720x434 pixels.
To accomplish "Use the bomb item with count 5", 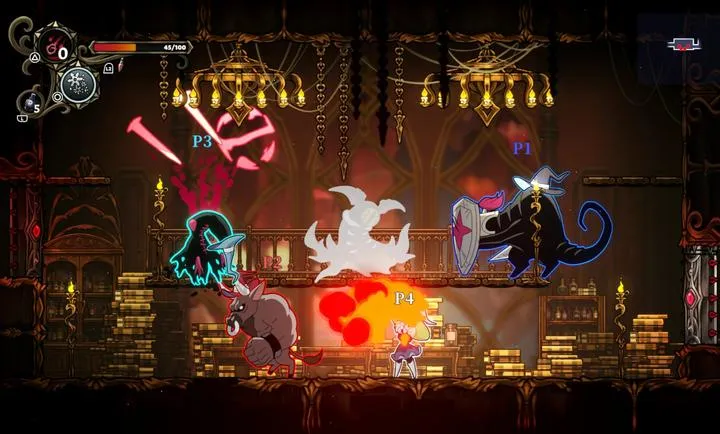I will 31,101.
